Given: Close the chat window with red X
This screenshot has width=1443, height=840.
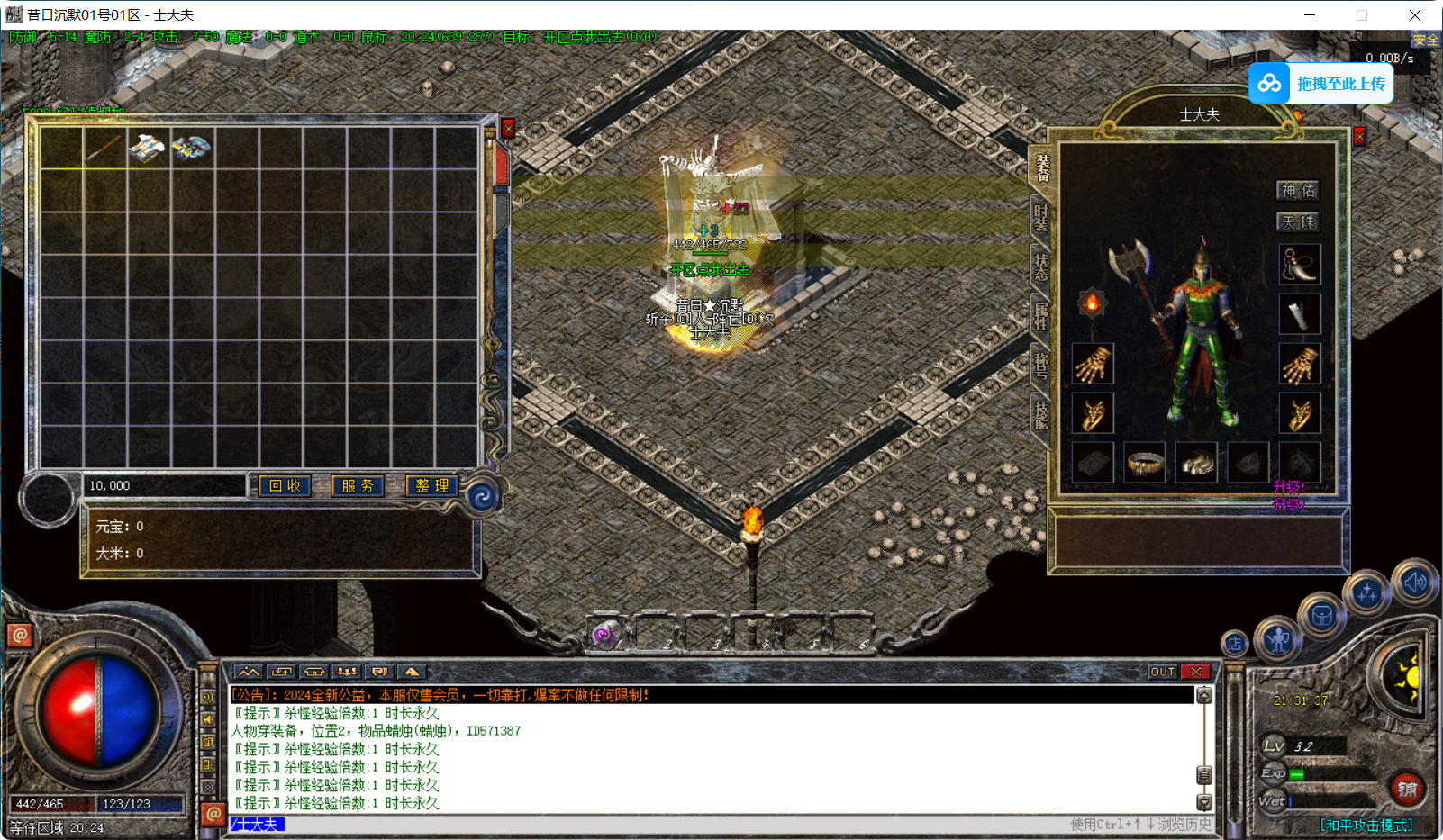Looking at the screenshot, I should click(x=1195, y=672).
